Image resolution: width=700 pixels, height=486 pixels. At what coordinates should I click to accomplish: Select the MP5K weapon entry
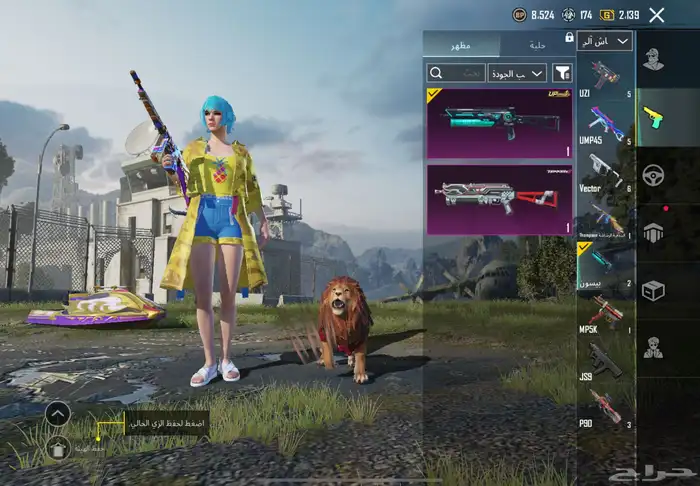click(x=605, y=315)
